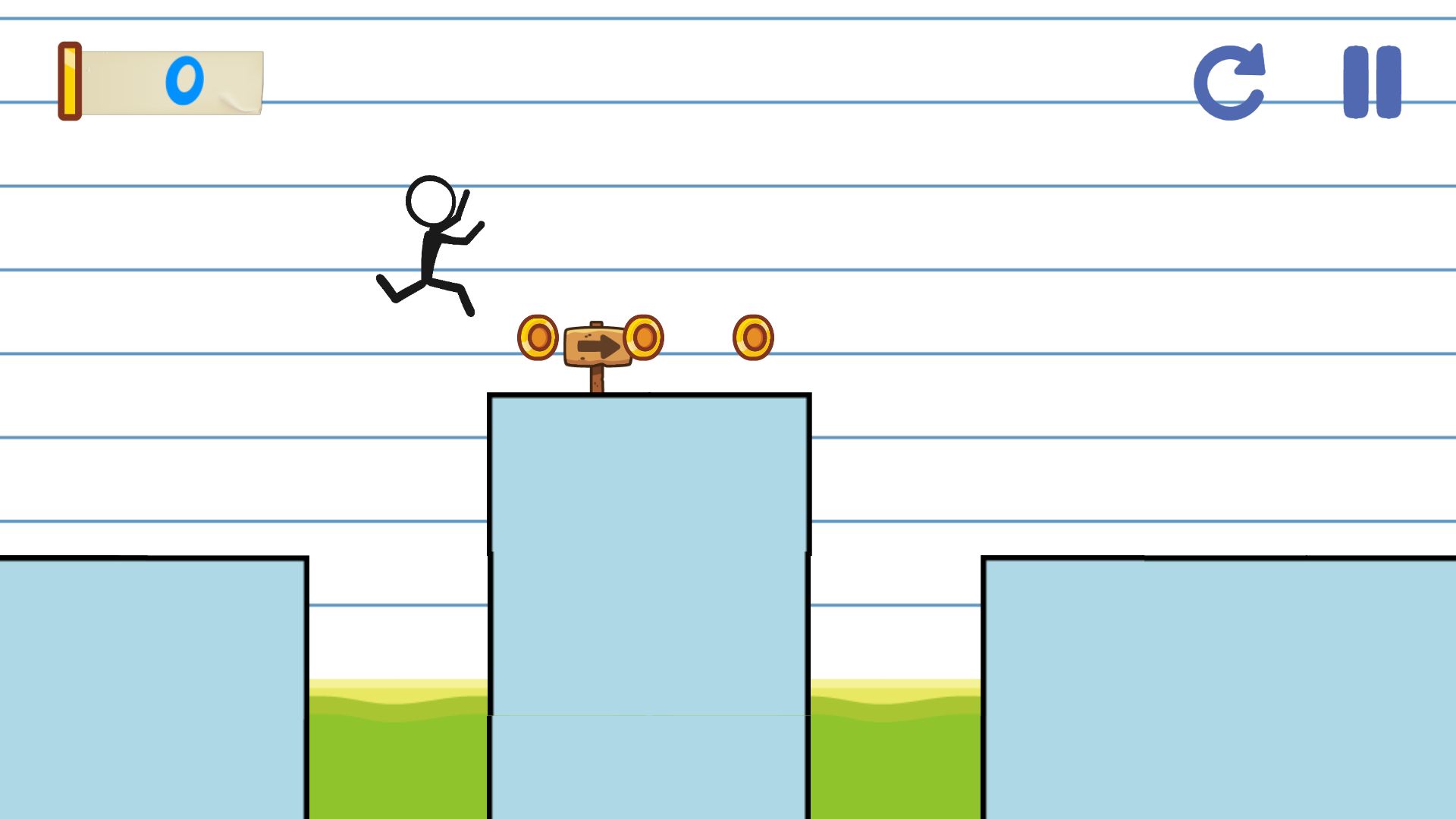Restart the level with the circular arrow
The height and width of the screenshot is (819, 1456).
point(1228,82)
